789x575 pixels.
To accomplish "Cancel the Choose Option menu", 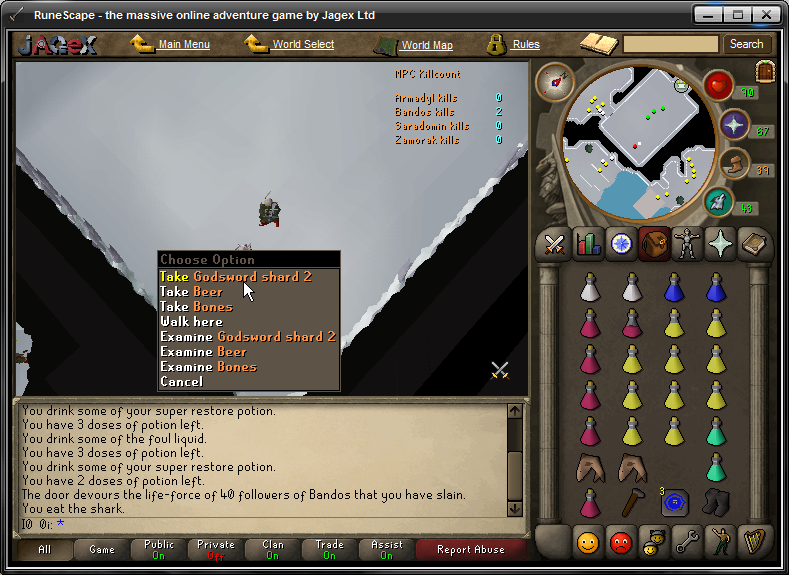I will pyautogui.click(x=181, y=382).
